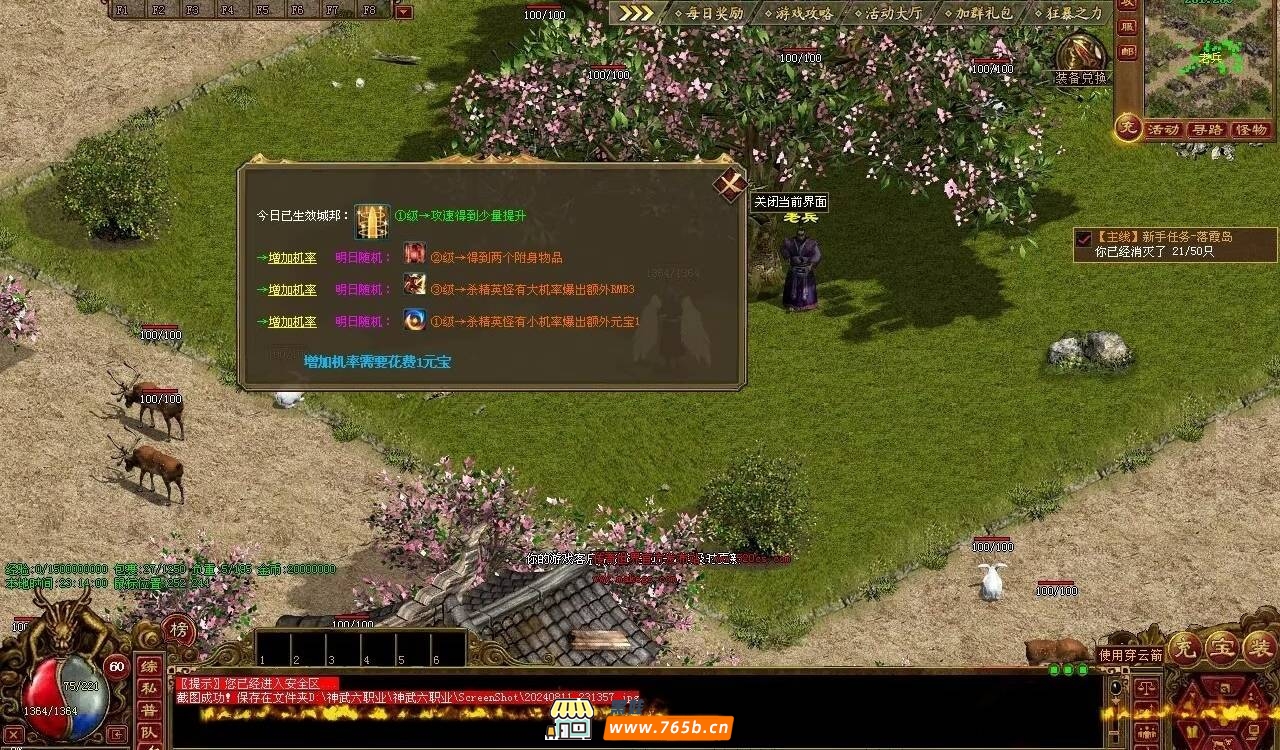This screenshot has height=750, width=1280.
Task: Open the 装 equipment round button
Action: tap(1257, 647)
